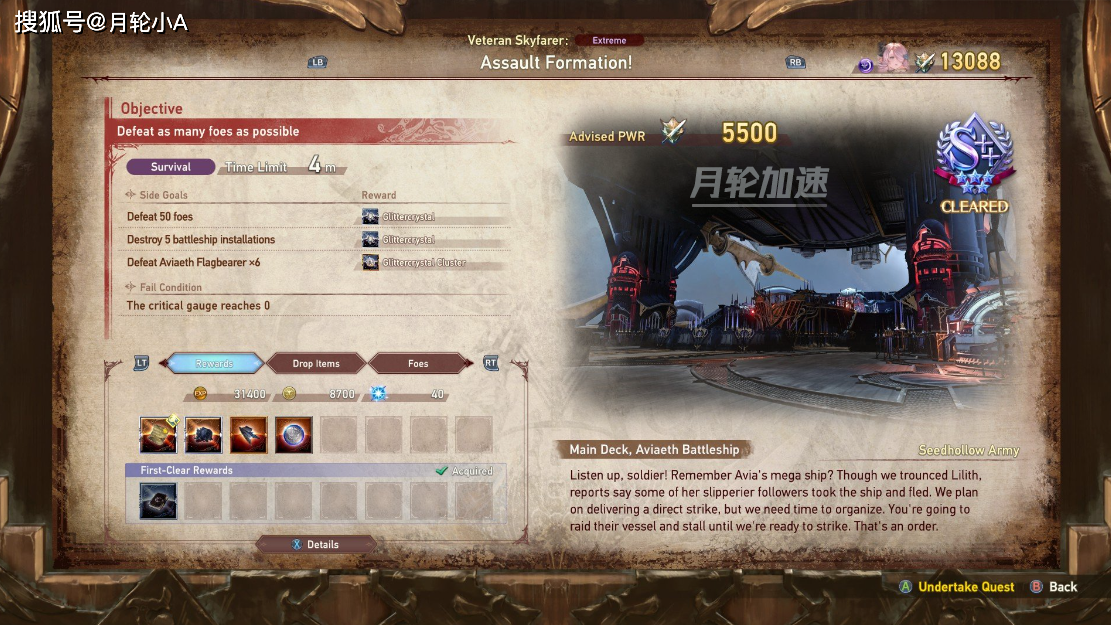Select the scroll reward item

click(x=158, y=435)
